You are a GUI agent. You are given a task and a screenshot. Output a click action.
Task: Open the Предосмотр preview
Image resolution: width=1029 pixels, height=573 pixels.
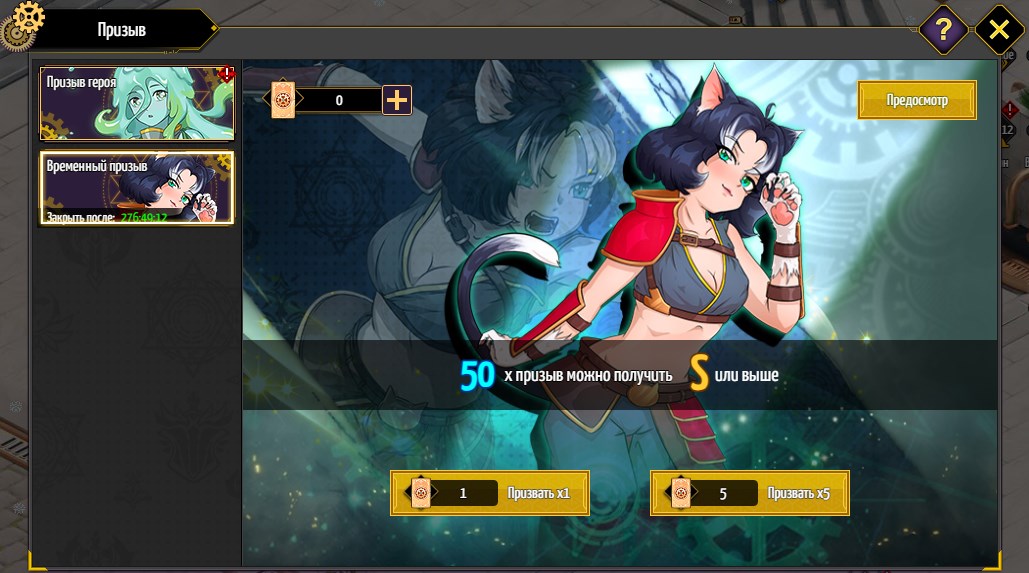click(916, 101)
